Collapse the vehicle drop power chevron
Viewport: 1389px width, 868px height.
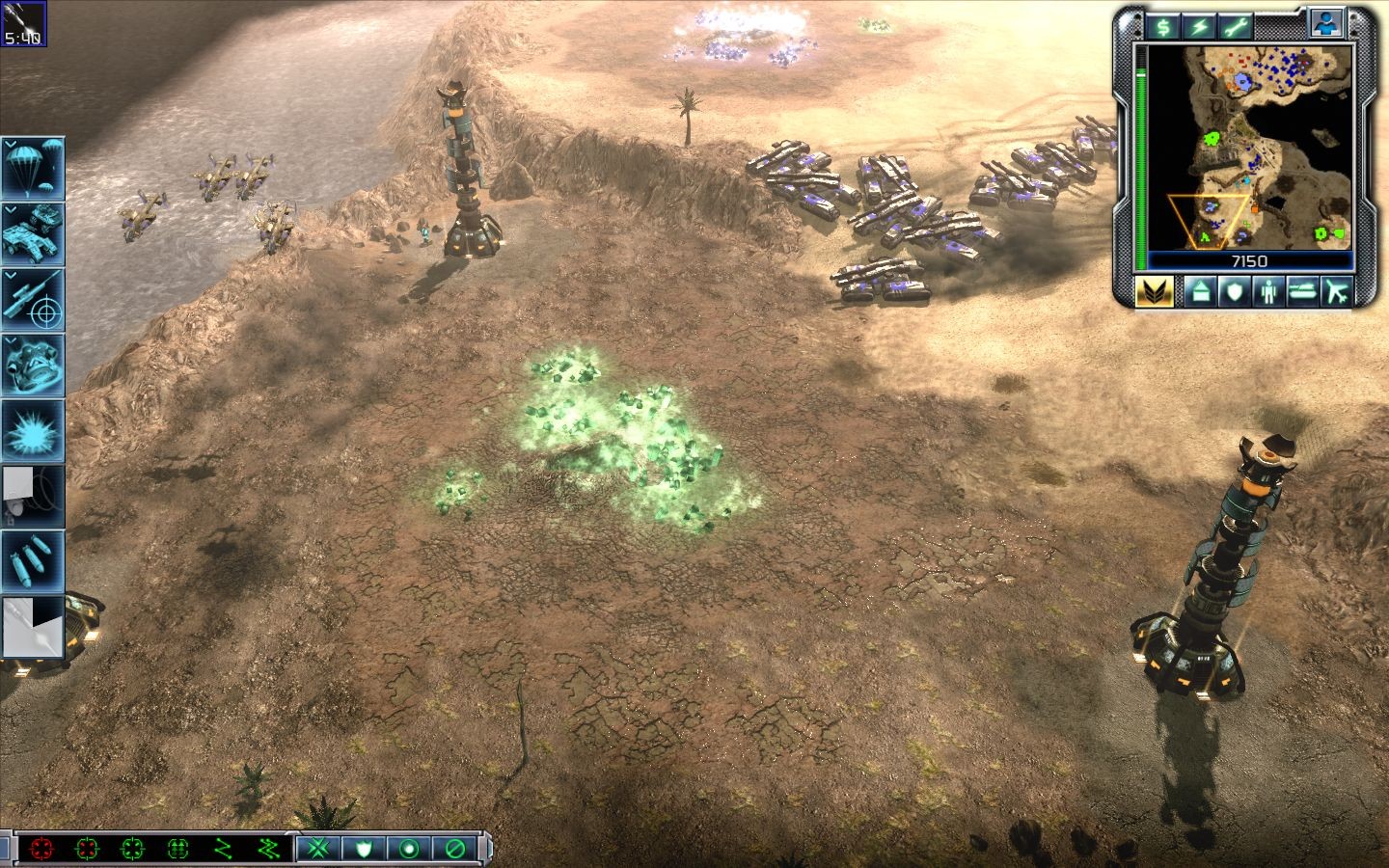pos(10,209)
